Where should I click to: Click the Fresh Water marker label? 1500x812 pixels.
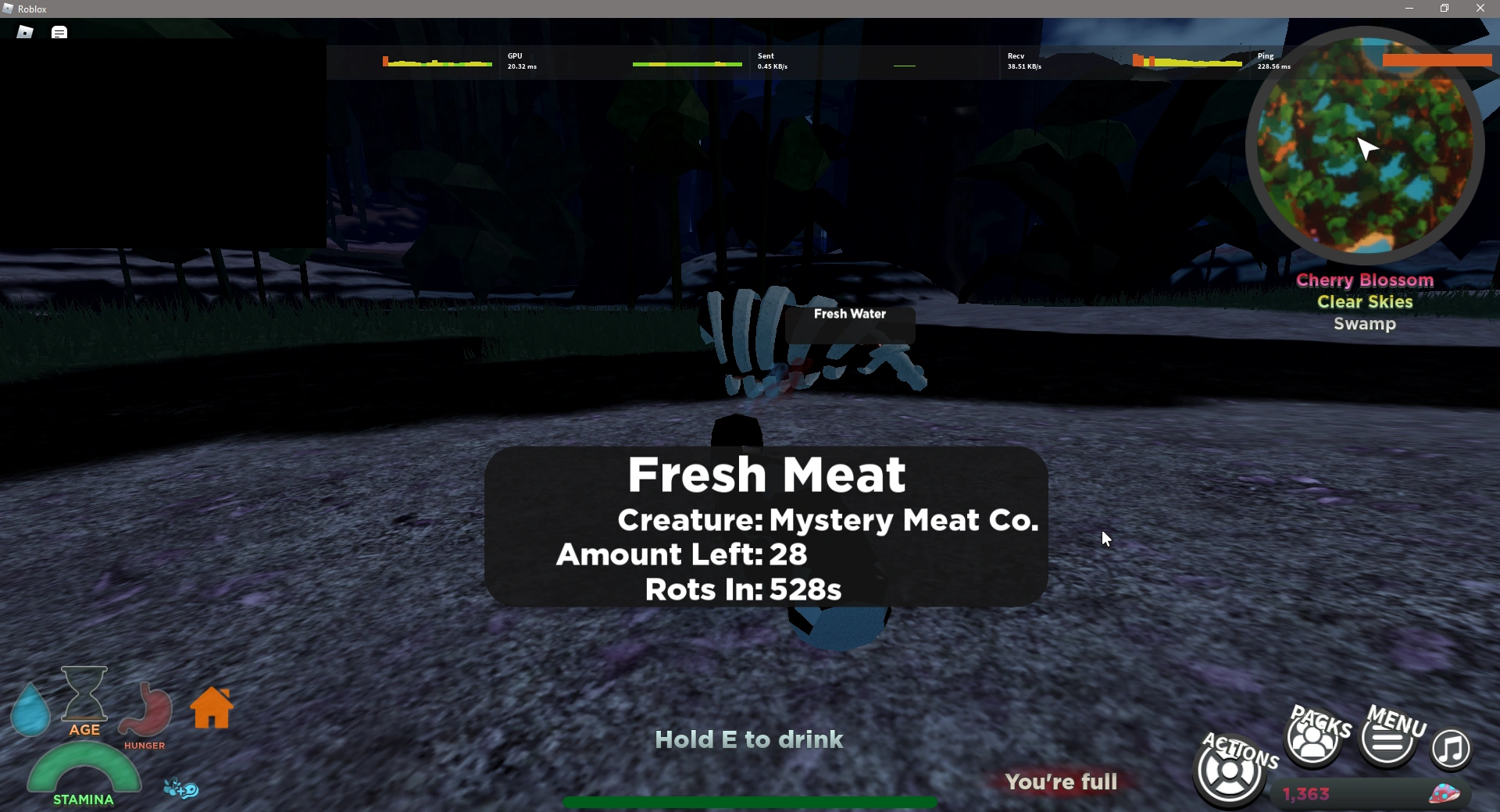click(x=850, y=314)
